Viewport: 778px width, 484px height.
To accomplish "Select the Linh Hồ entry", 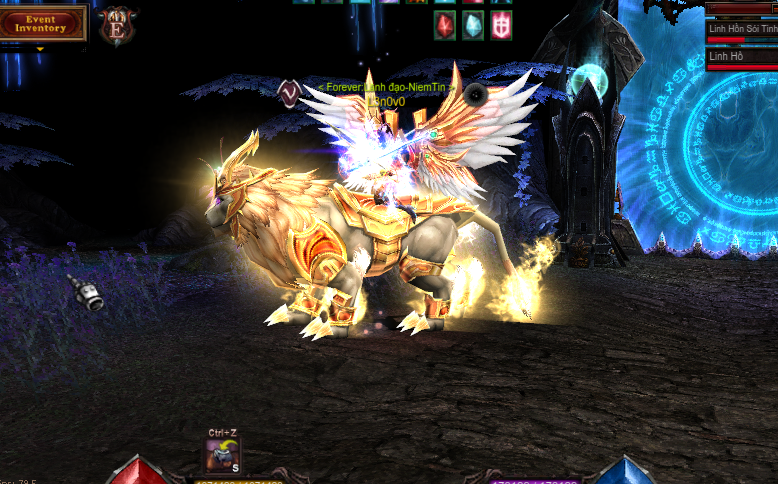I will (x=741, y=57).
